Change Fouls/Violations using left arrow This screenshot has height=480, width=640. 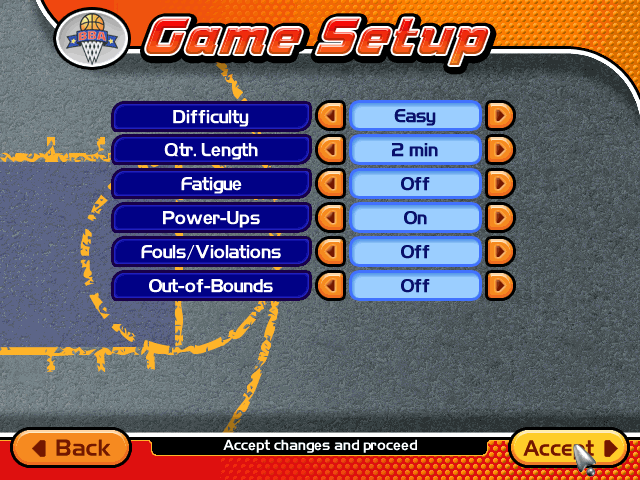click(330, 252)
